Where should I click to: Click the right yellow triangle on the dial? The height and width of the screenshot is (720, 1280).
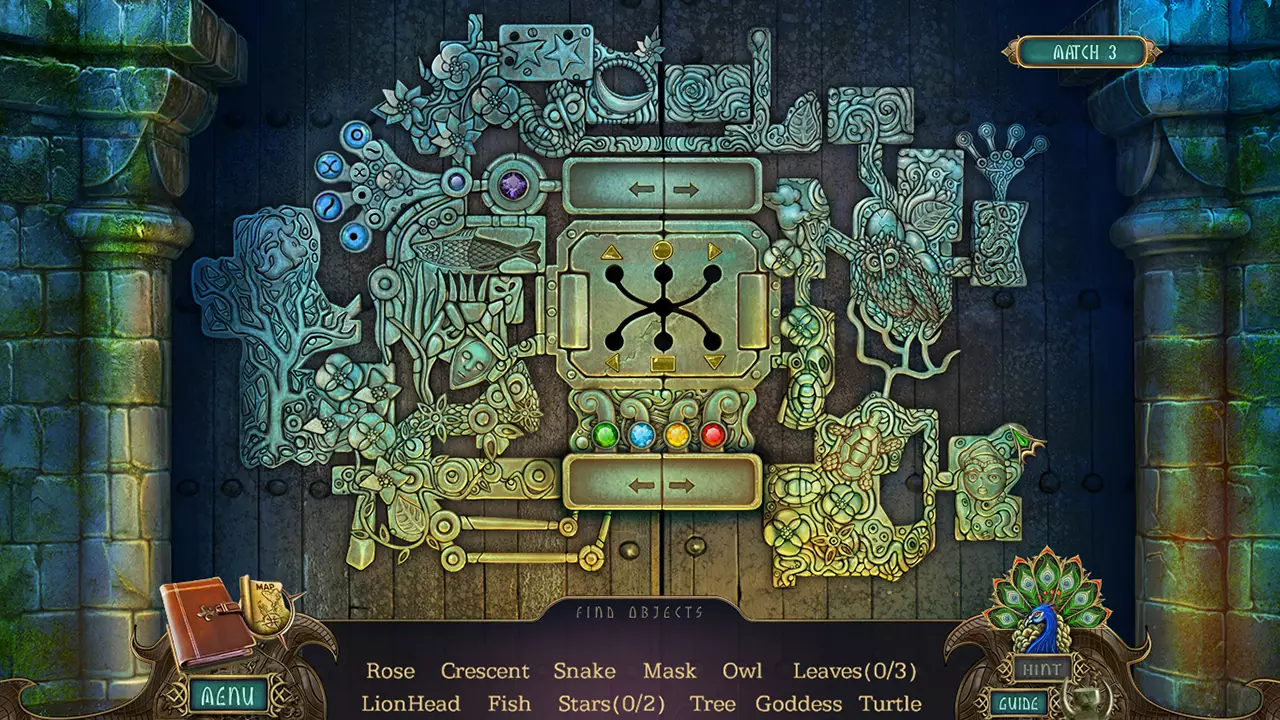[x=715, y=251]
